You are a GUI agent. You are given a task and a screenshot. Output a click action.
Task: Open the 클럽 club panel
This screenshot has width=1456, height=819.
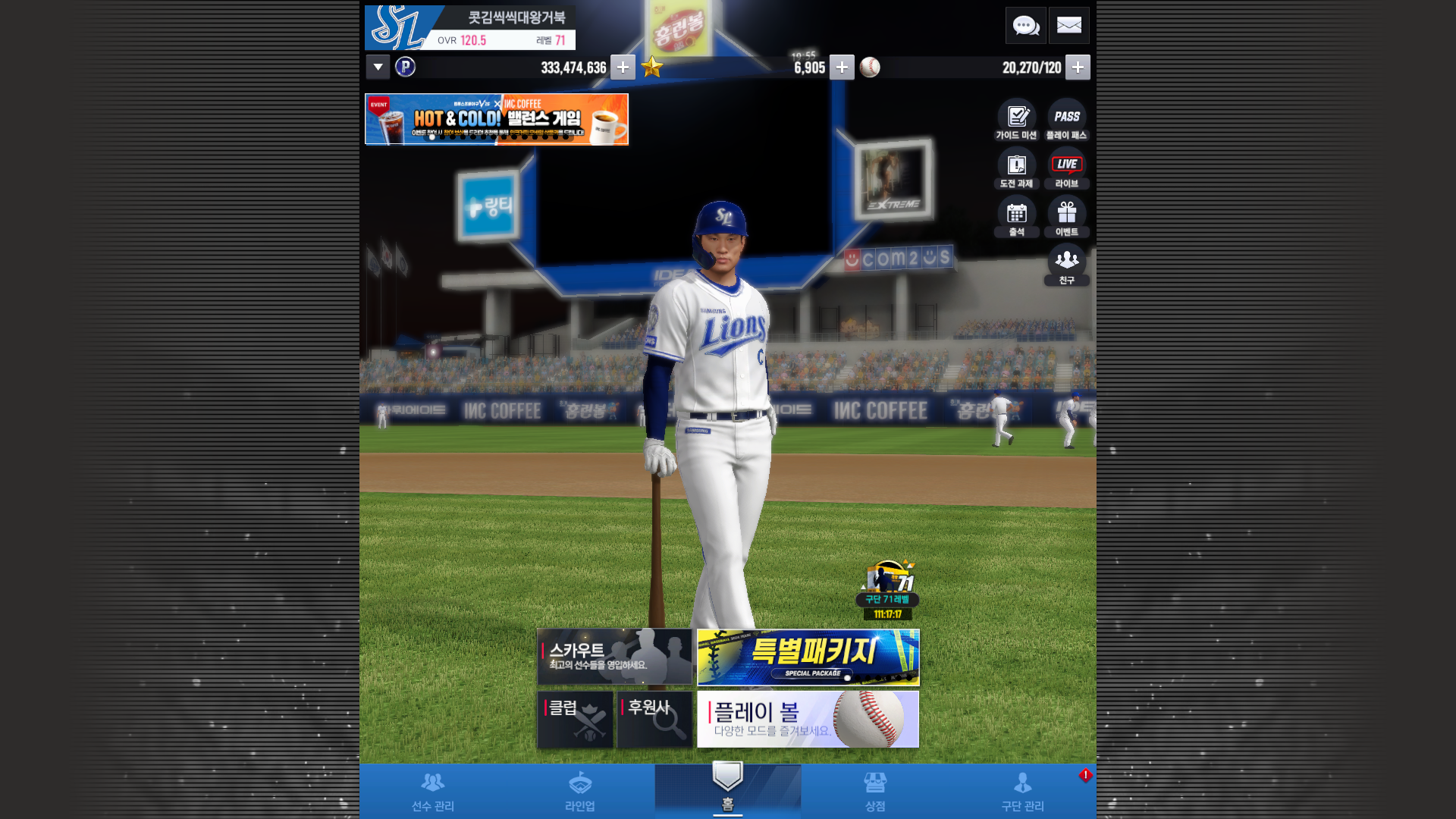[575, 719]
